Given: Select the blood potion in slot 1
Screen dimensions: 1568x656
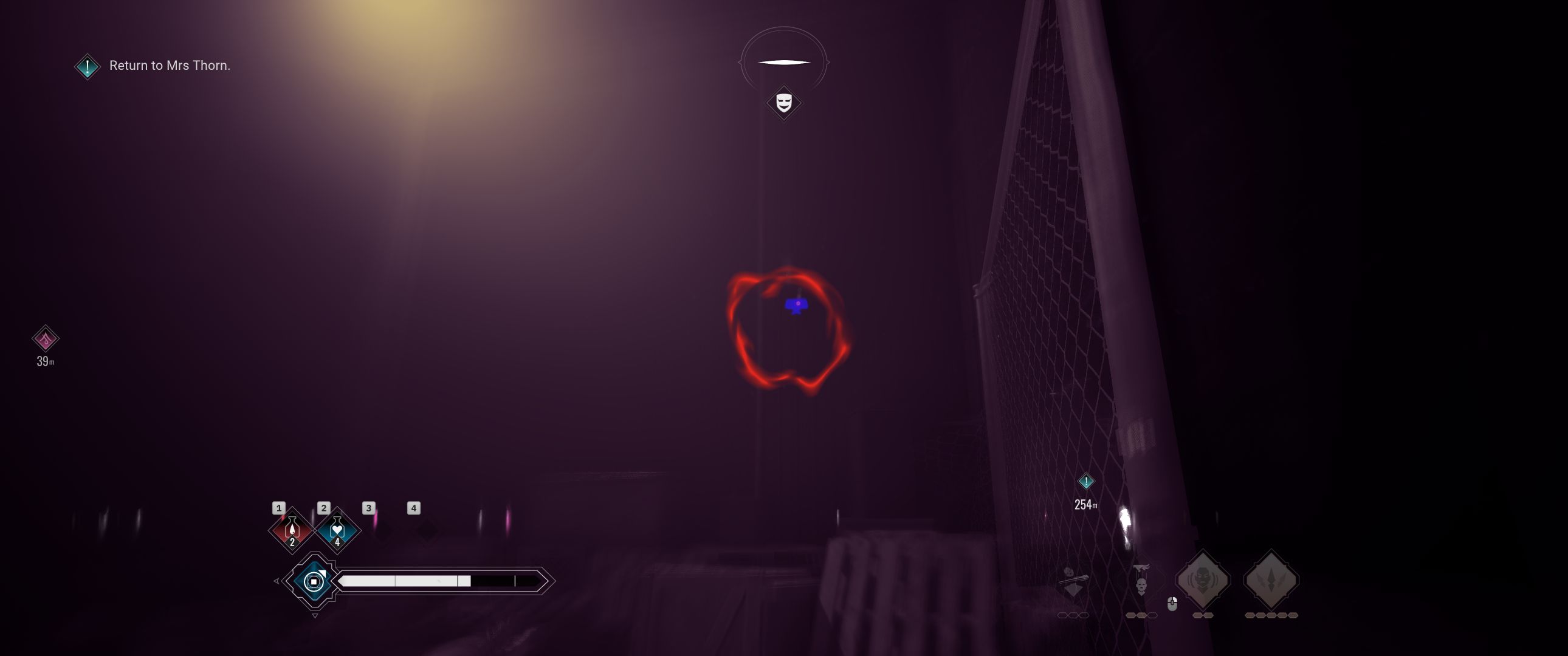Looking at the screenshot, I should coord(293,530).
